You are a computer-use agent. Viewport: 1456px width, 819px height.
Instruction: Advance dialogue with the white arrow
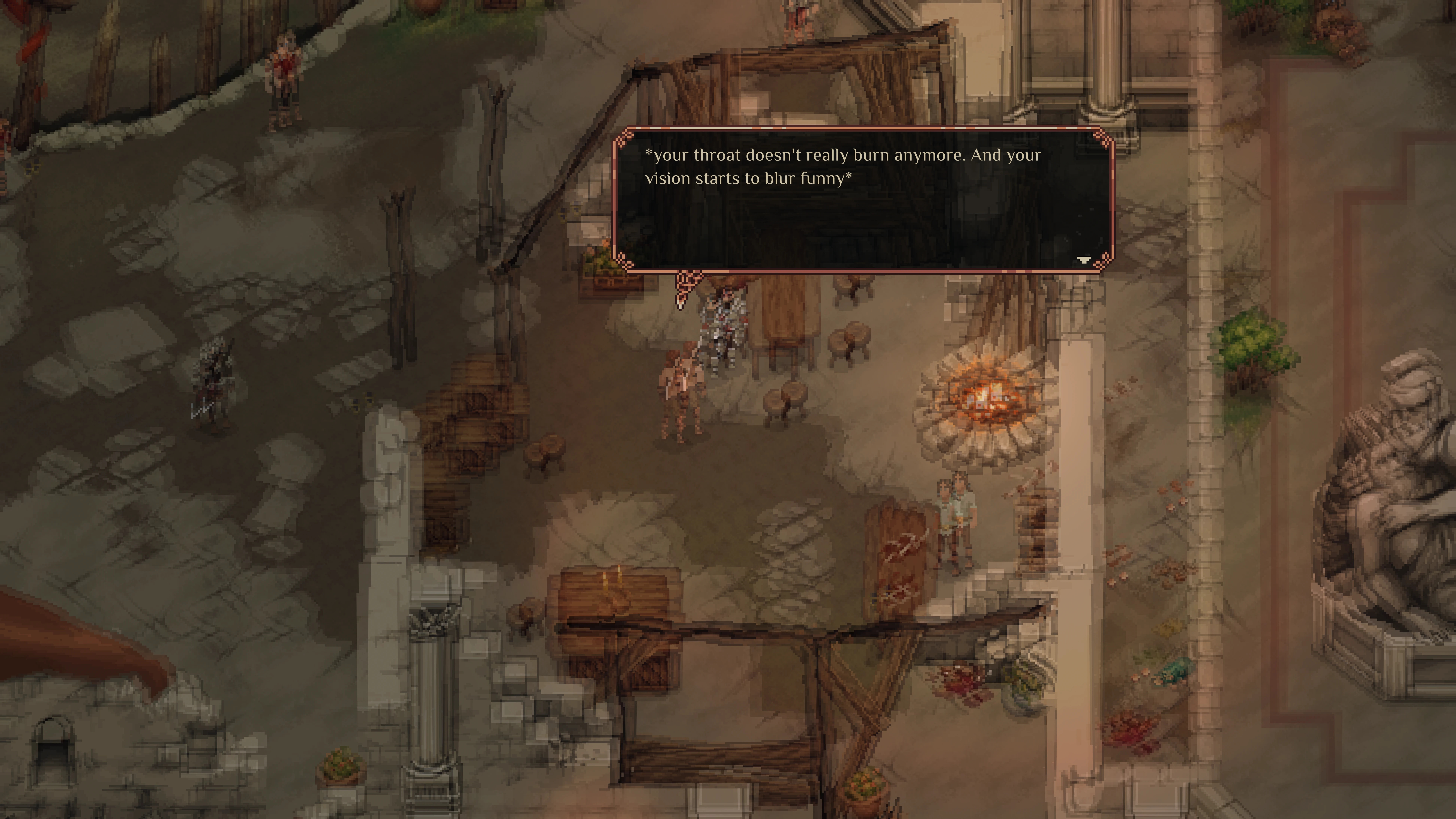(x=1083, y=259)
